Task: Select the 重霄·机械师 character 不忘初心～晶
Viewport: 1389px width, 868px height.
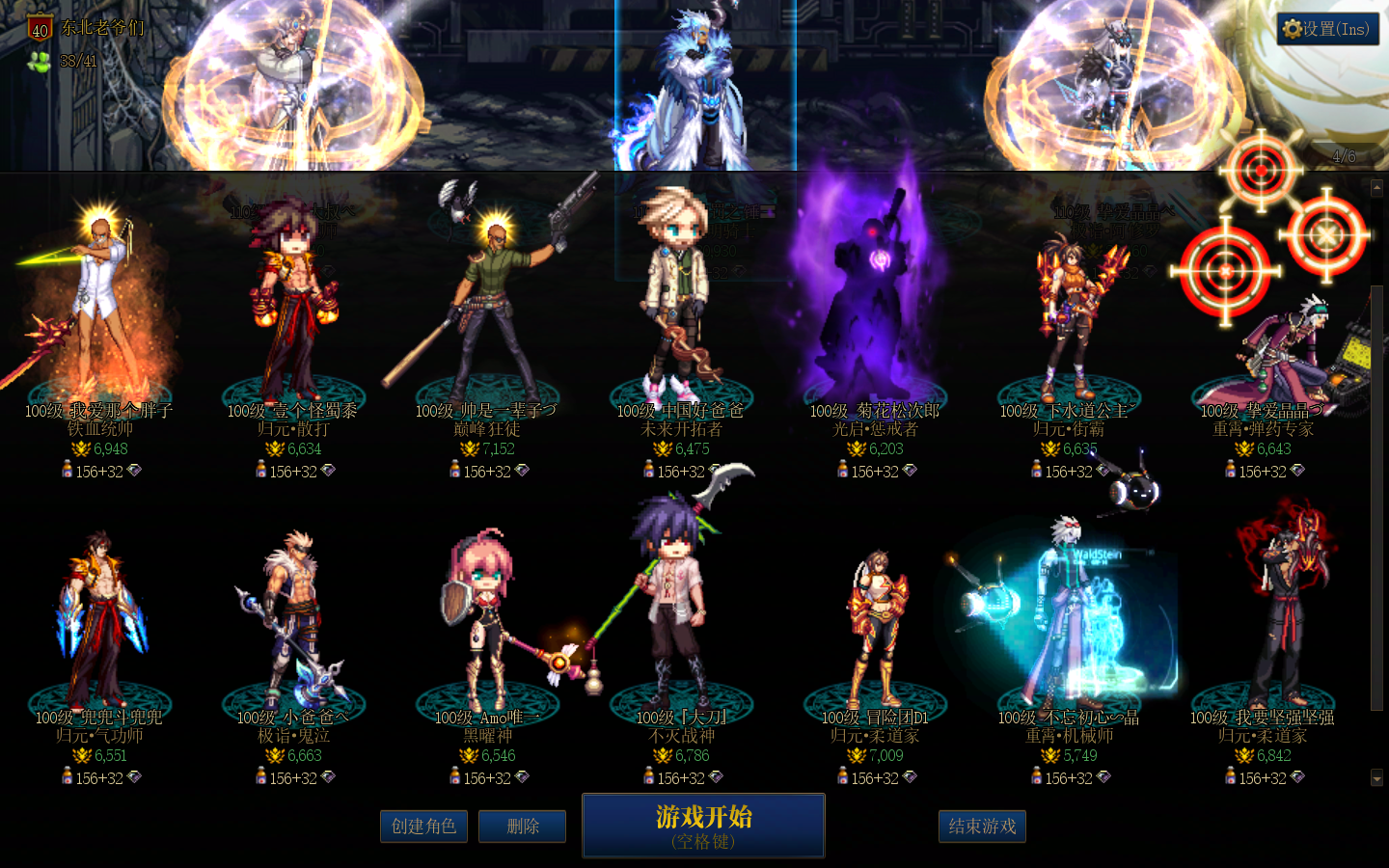Action: pyautogui.click(x=1068, y=627)
